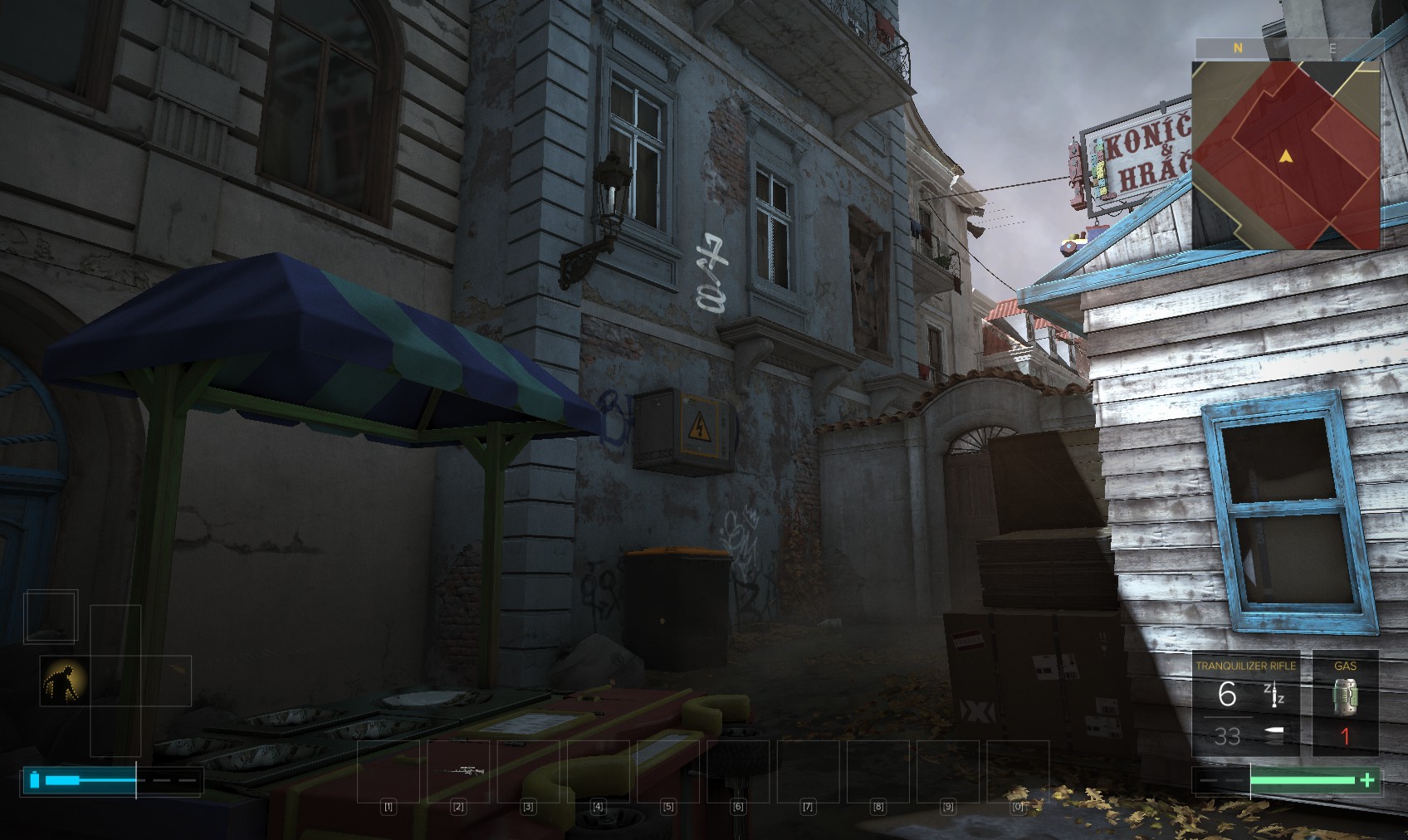Select the Gas grenade icon

coord(1345,696)
